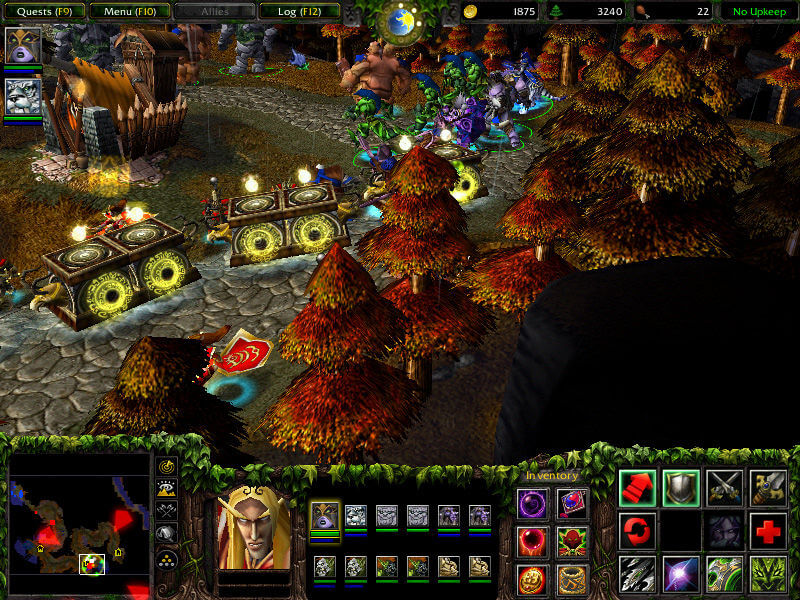This screenshot has height=600, width=800.
Task: Choose the red circular arrows Patrol command
Action: [637, 530]
